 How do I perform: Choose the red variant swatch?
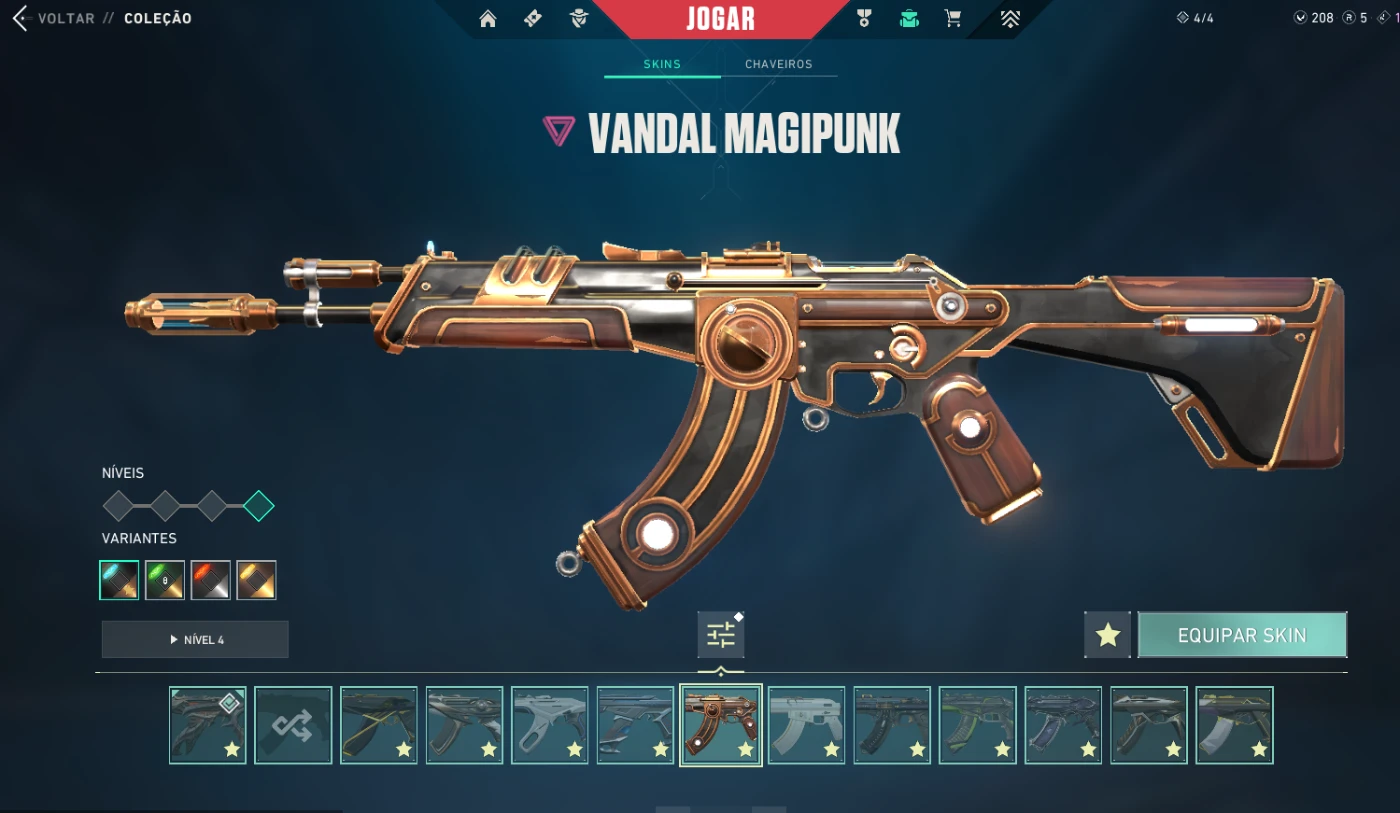pyautogui.click(x=211, y=580)
